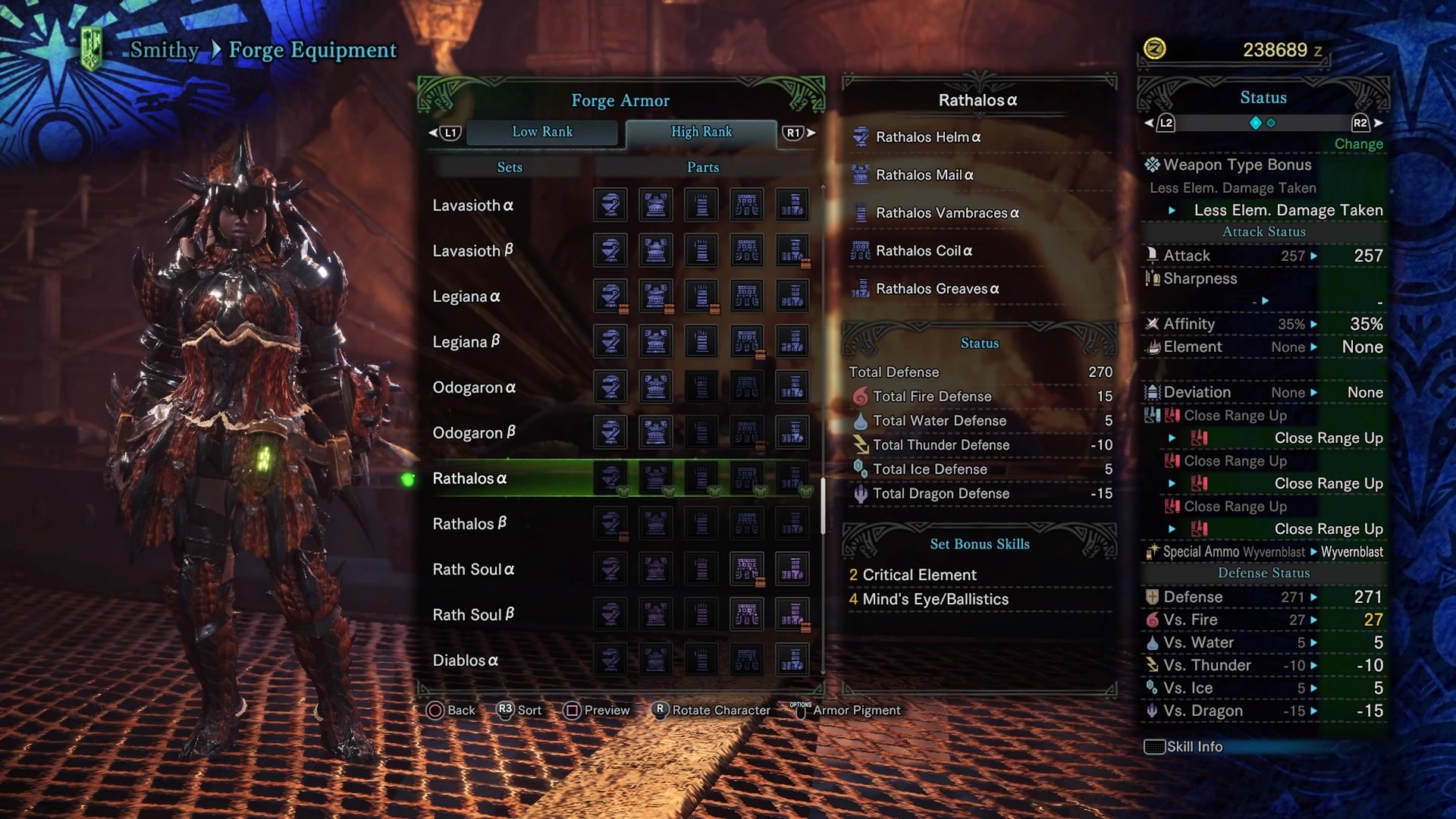The height and width of the screenshot is (819, 1456).
Task: Select the Rathalos Vambraces α piece
Action: coord(946,213)
